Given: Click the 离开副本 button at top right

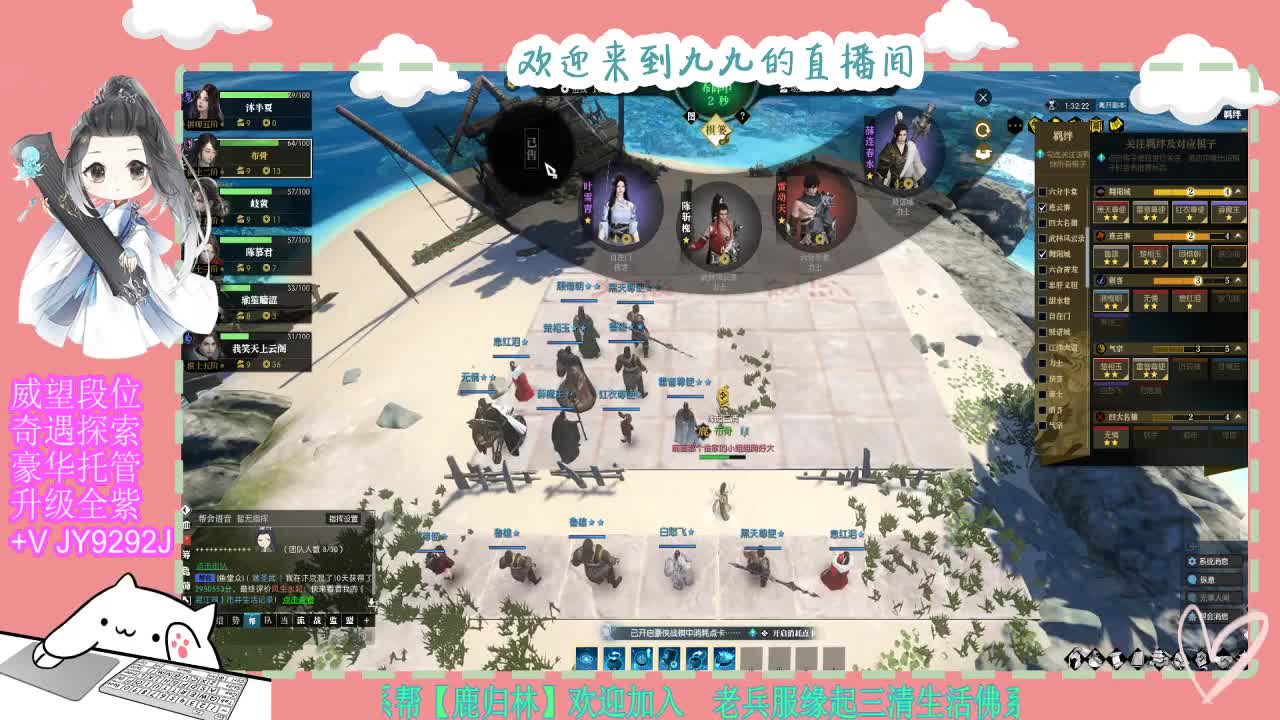Looking at the screenshot, I should click(1112, 105).
